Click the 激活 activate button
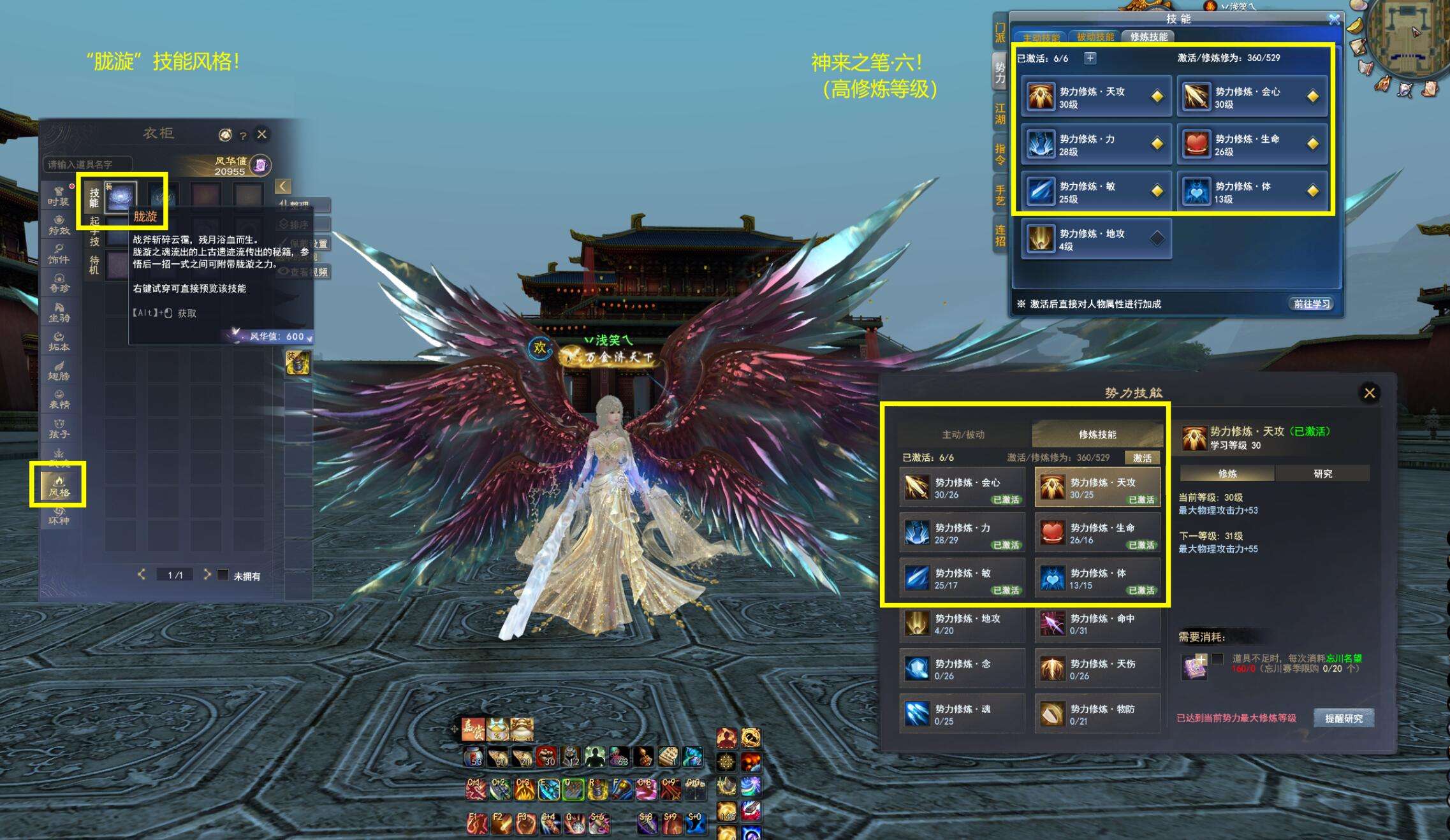The height and width of the screenshot is (840, 1450). (1142, 458)
